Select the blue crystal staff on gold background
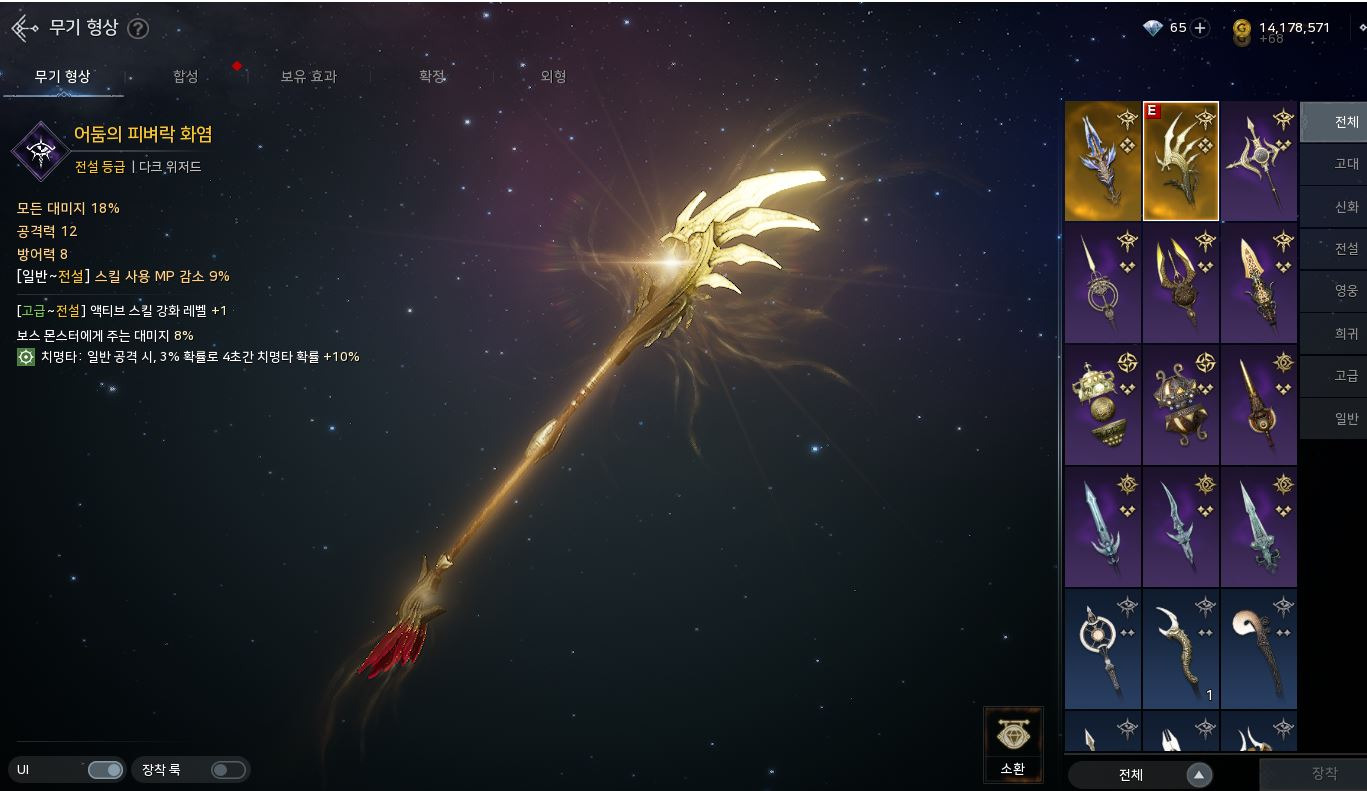The height and width of the screenshot is (791, 1367). tap(1103, 161)
